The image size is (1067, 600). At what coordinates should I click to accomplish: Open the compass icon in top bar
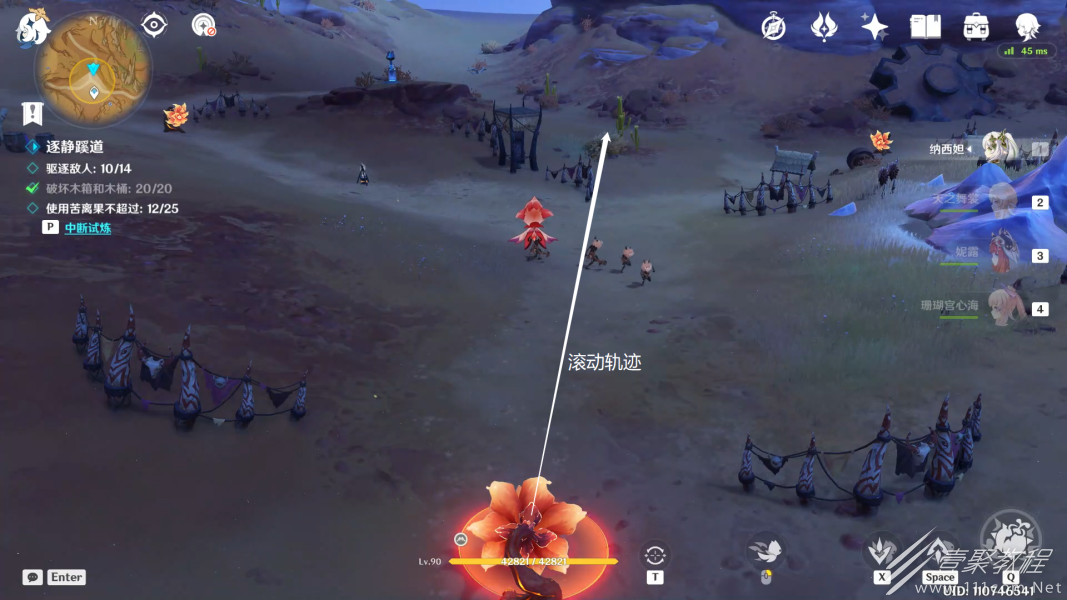pyautogui.click(x=773, y=27)
